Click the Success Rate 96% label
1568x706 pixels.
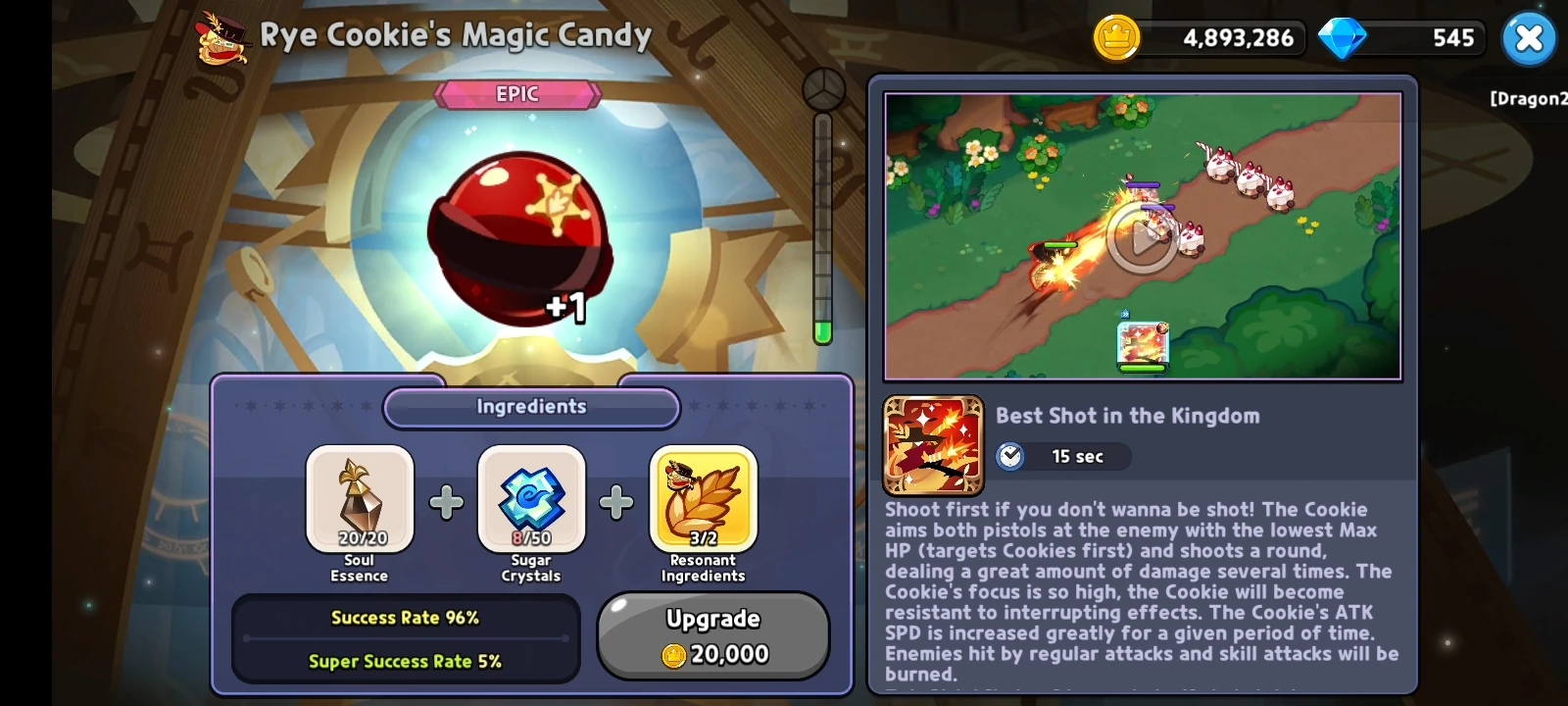click(404, 618)
